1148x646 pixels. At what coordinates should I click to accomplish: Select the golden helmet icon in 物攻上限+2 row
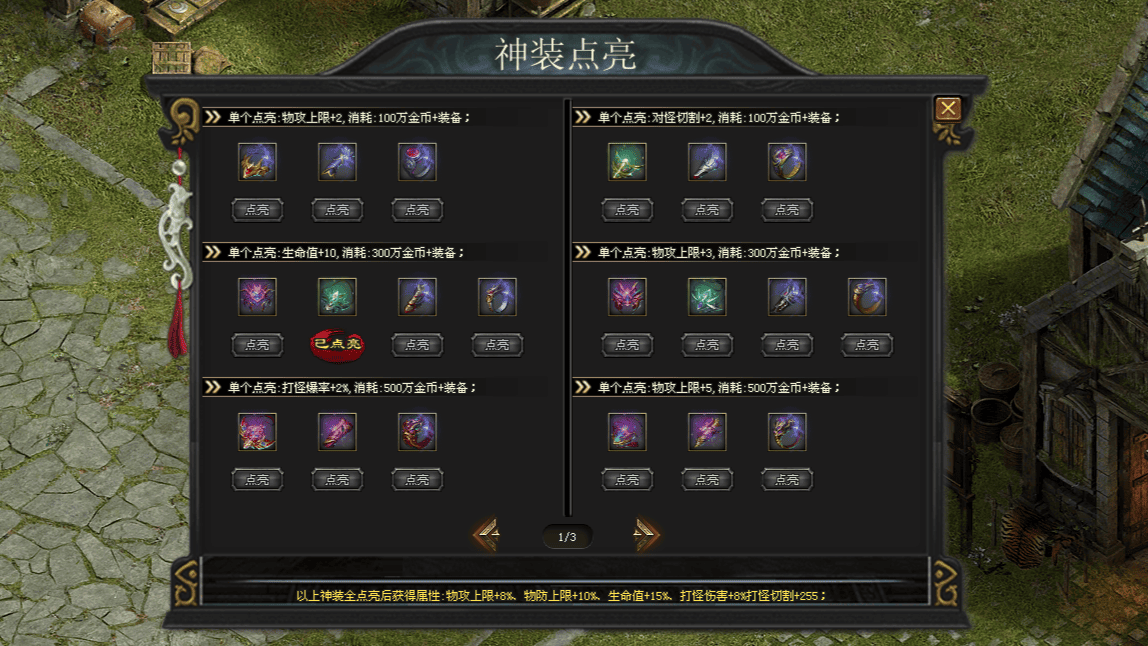pos(257,162)
